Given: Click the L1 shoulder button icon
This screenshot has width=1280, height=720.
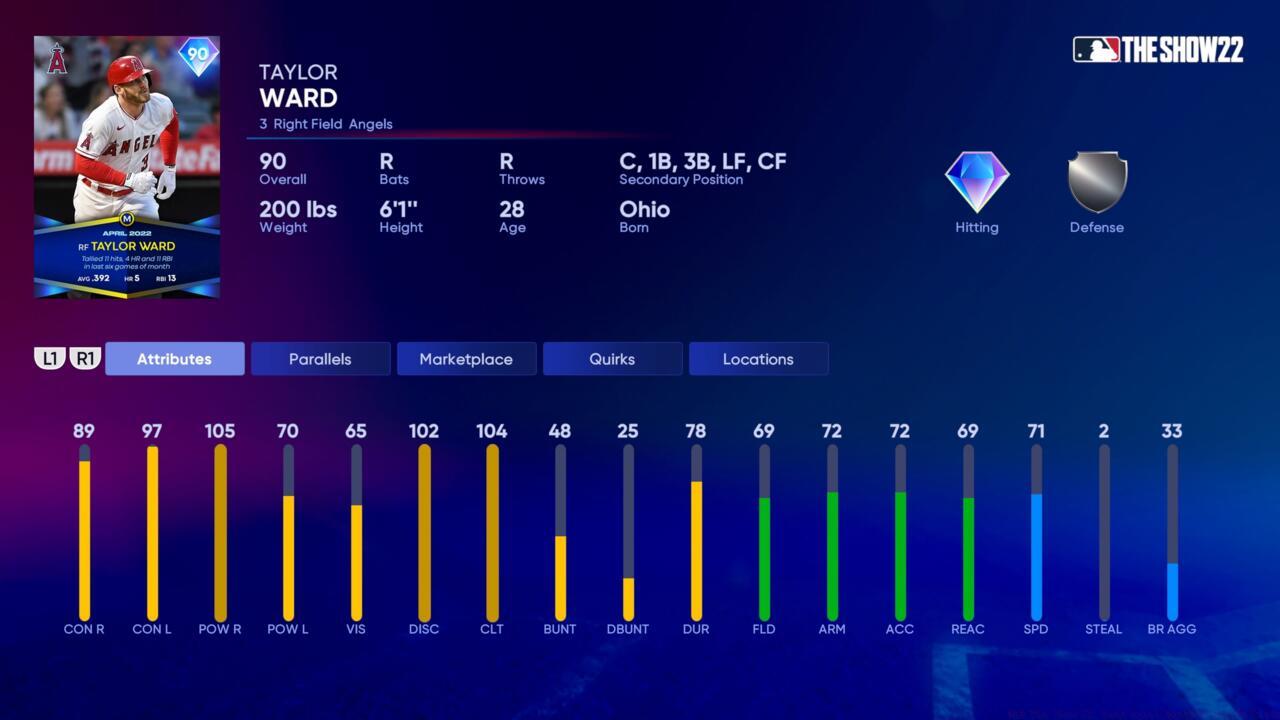Looking at the screenshot, I should pos(51,358).
